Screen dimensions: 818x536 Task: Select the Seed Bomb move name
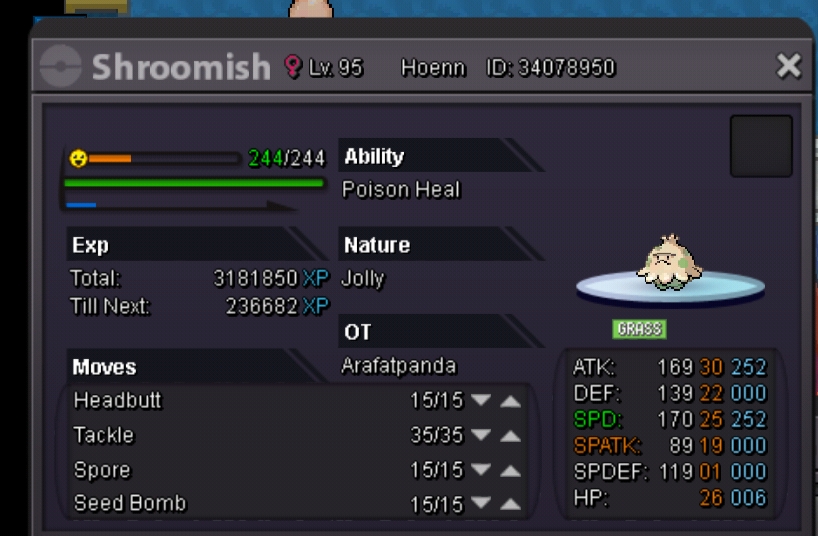click(130, 504)
